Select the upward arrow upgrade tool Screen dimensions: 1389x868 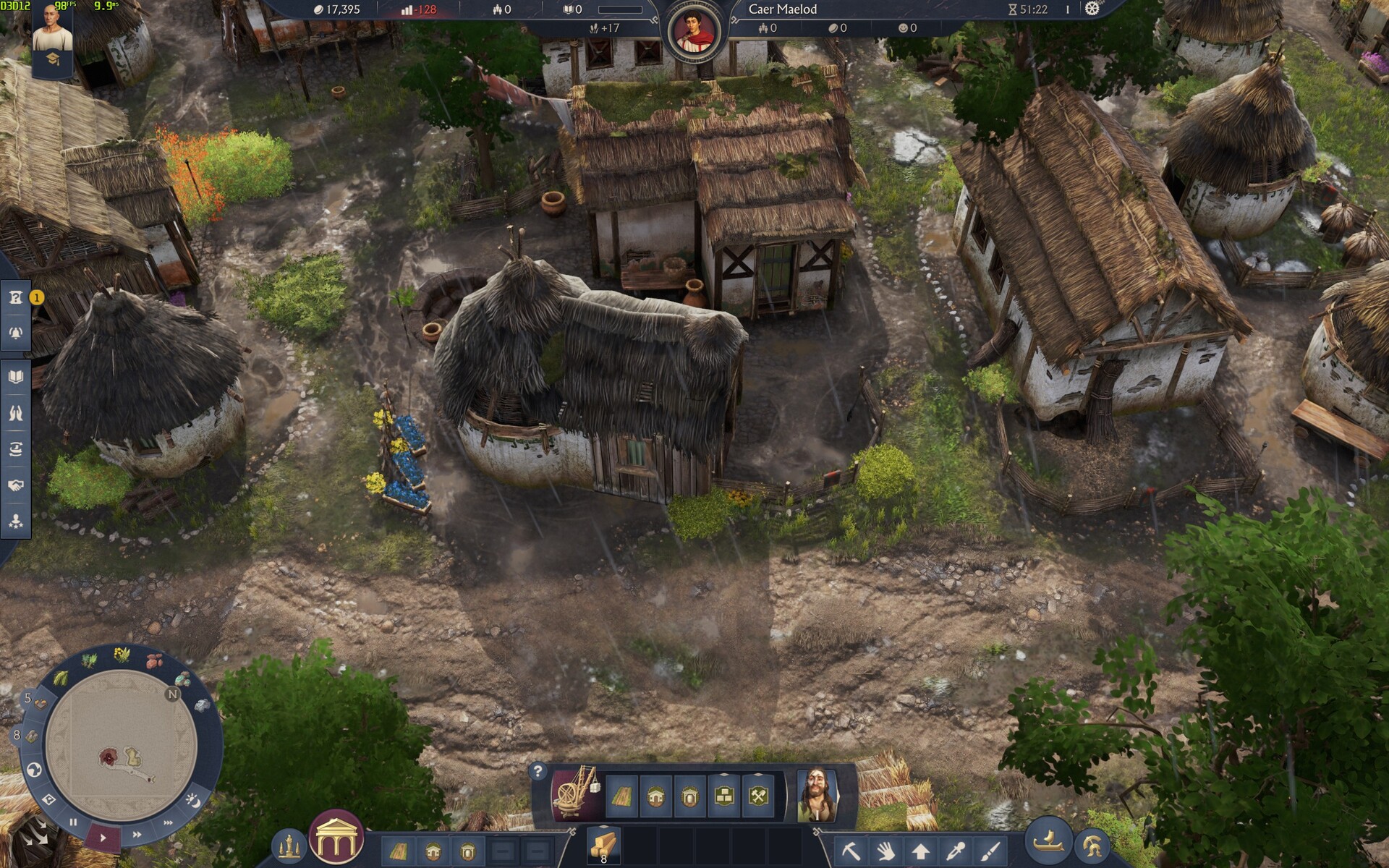tap(920, 851)
